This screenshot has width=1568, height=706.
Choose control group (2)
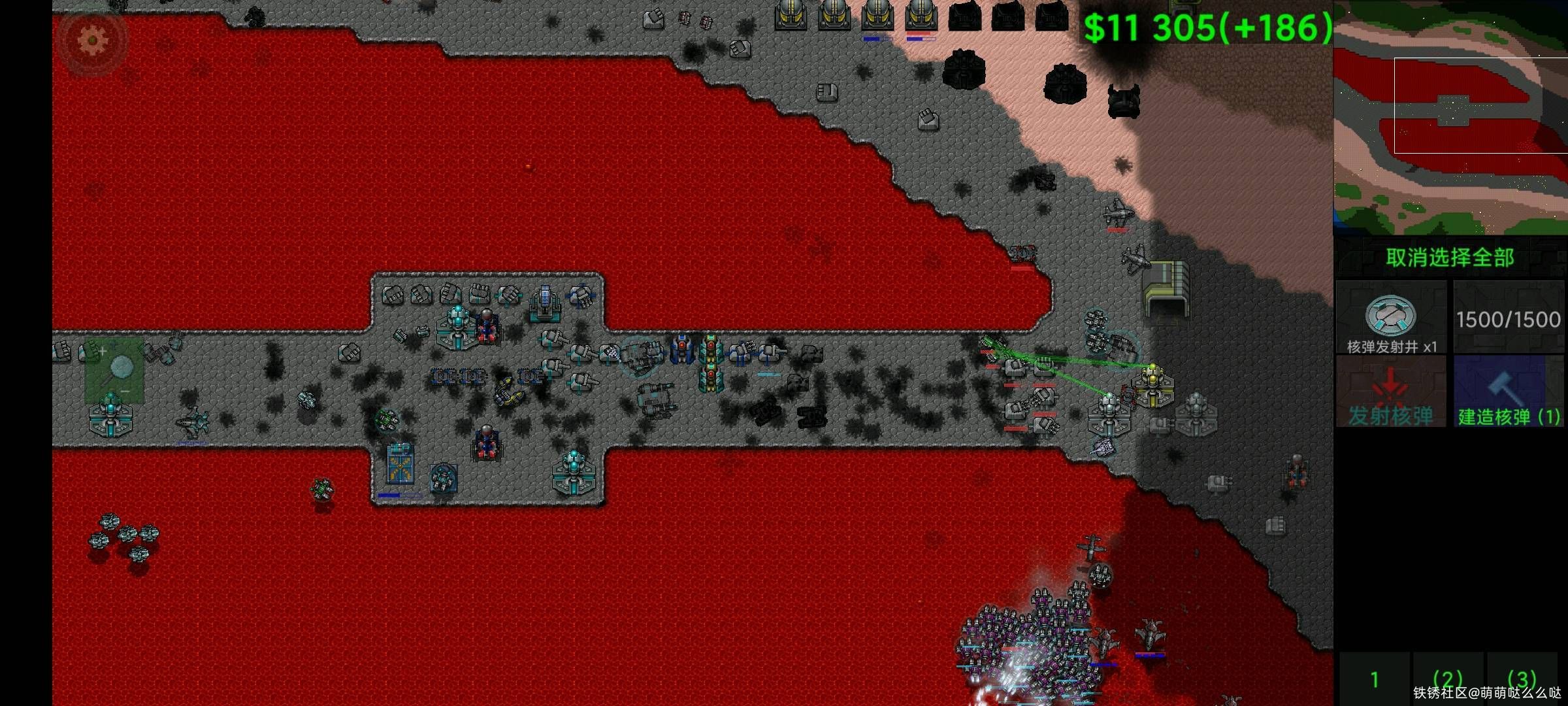tap(1447, 679)
